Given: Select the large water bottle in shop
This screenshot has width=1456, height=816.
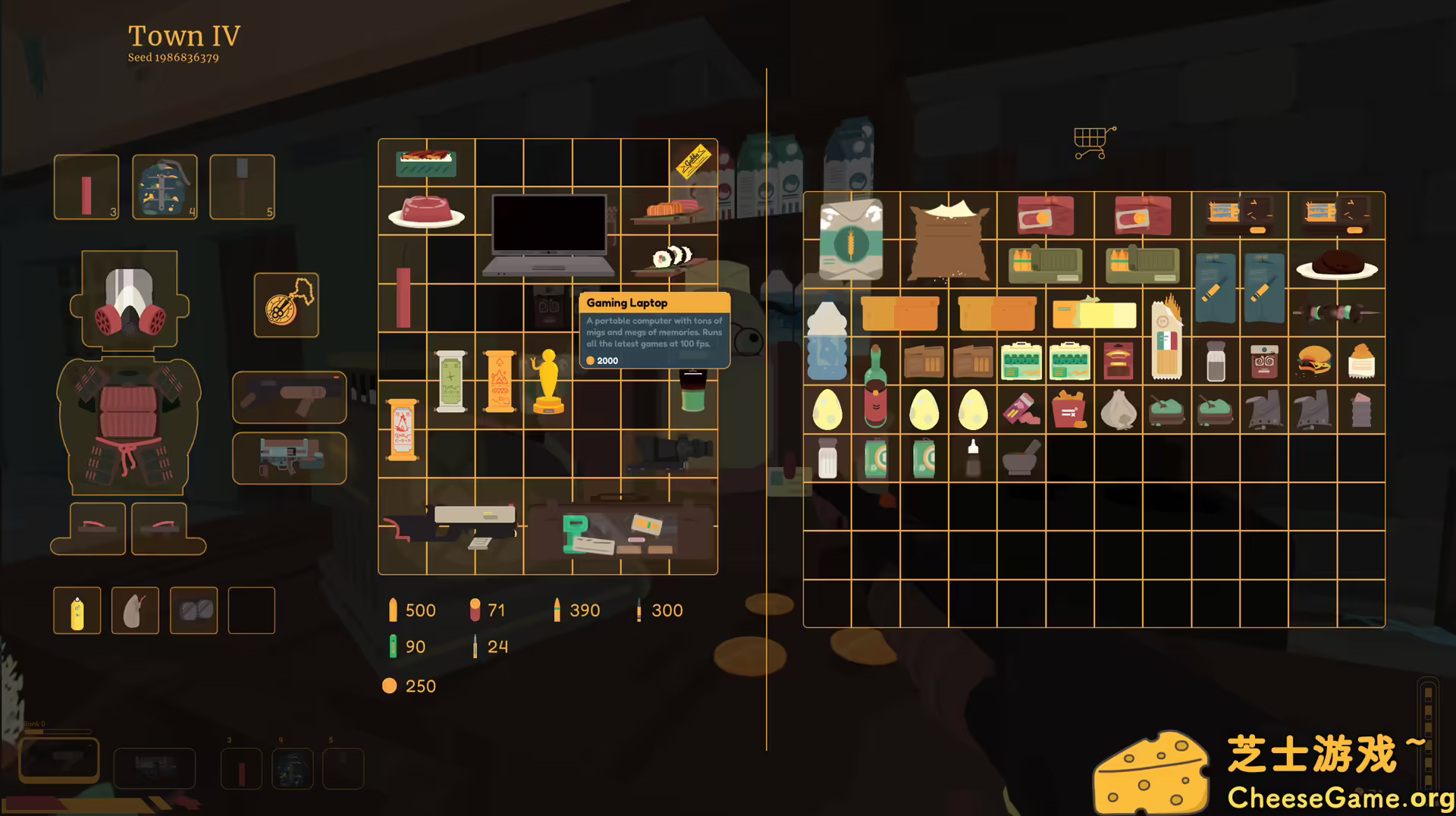Looking at the screenshot, I should (x=827, y=341).
